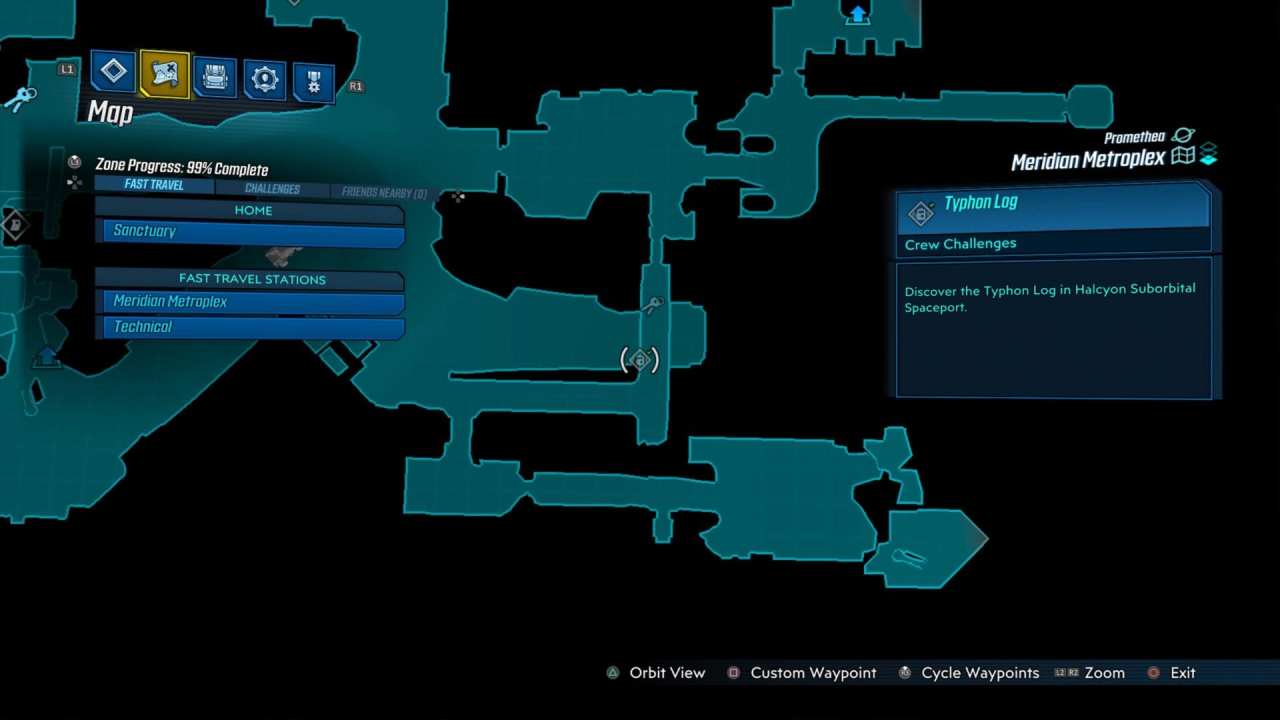Click the Typhon Log diamond marker on the map
Viewport: 1280px width, 720px height.
(x=638, y=360)
